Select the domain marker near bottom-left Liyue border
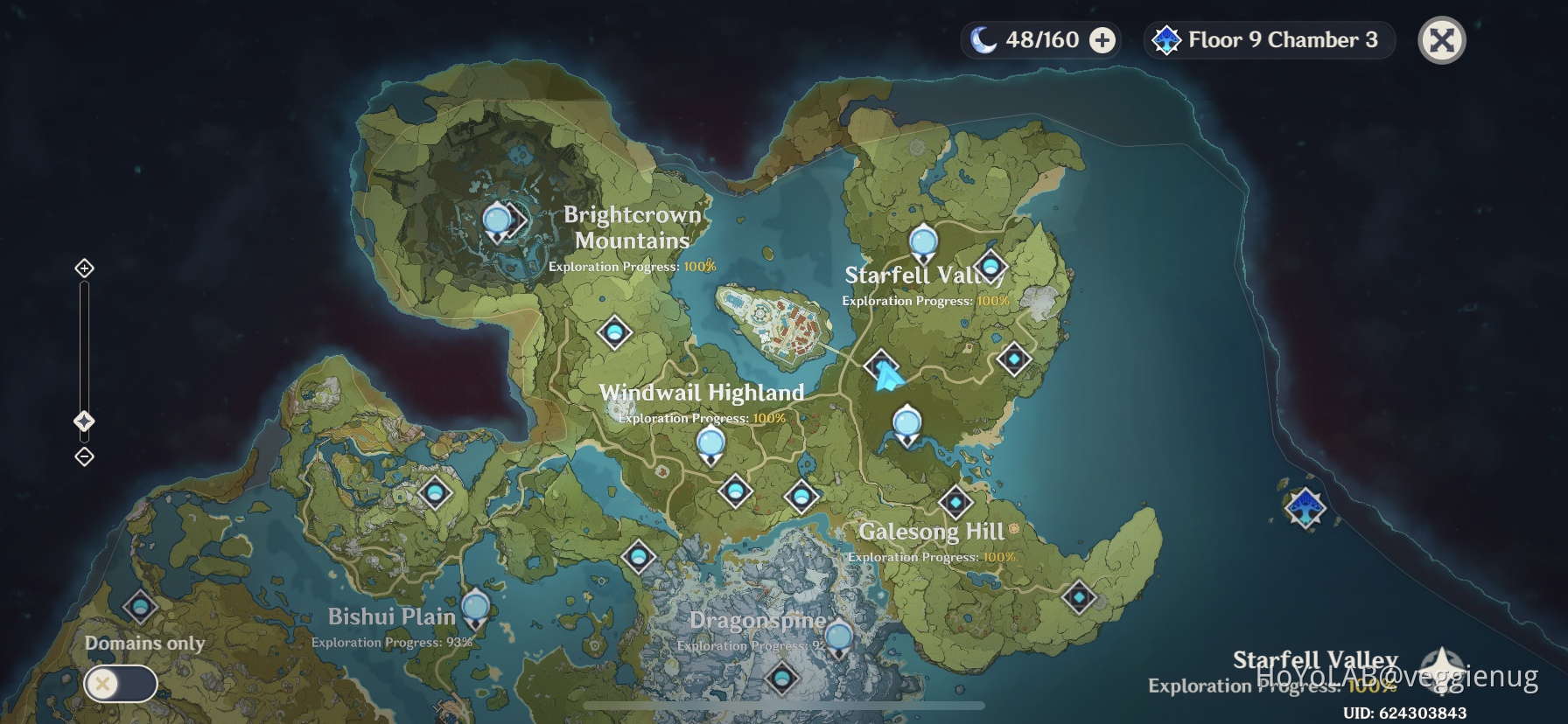This screenshot has height=724, width=1568. click(140, 608)
